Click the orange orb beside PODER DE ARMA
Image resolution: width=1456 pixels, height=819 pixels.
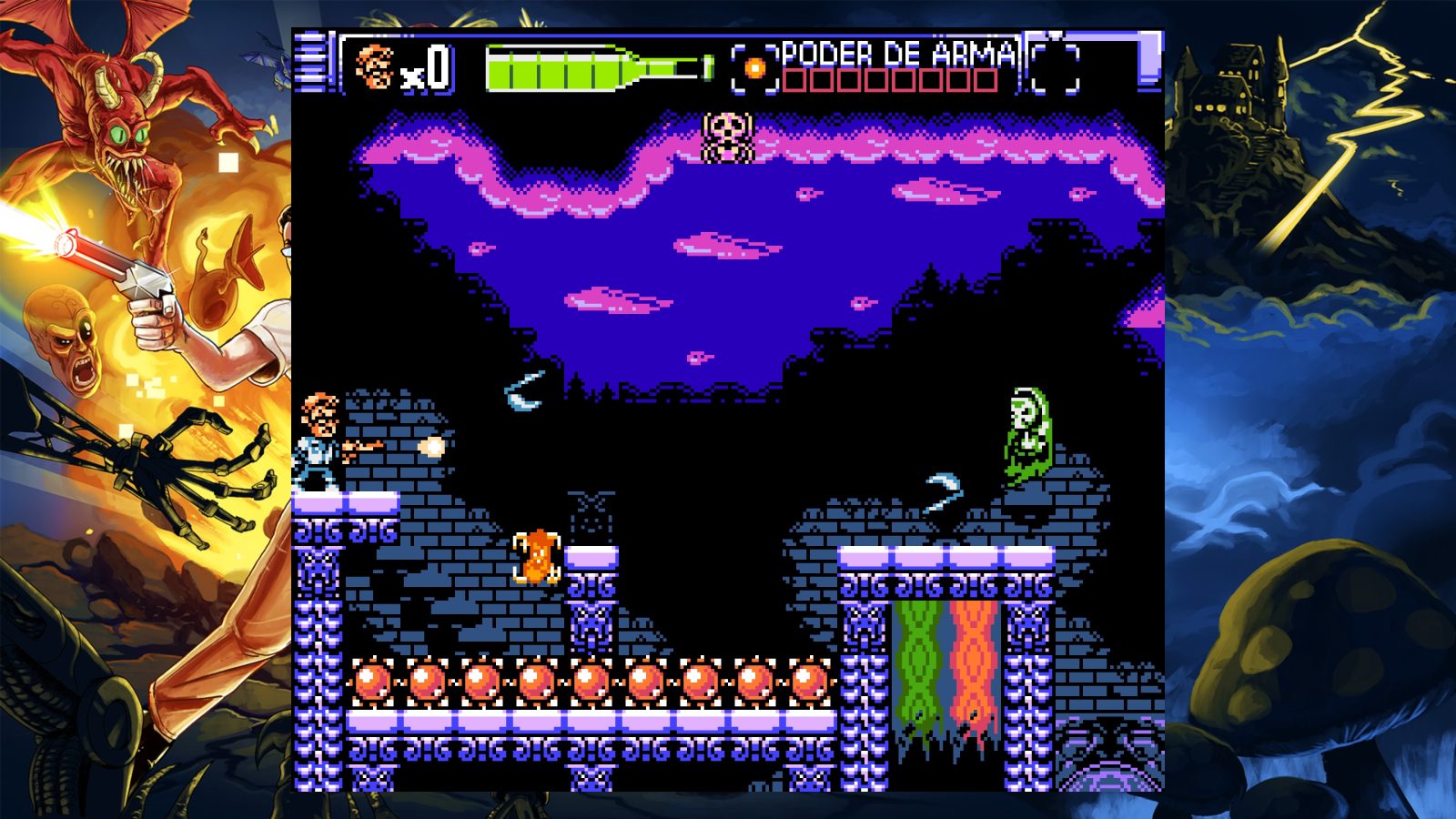coord(755,66)
